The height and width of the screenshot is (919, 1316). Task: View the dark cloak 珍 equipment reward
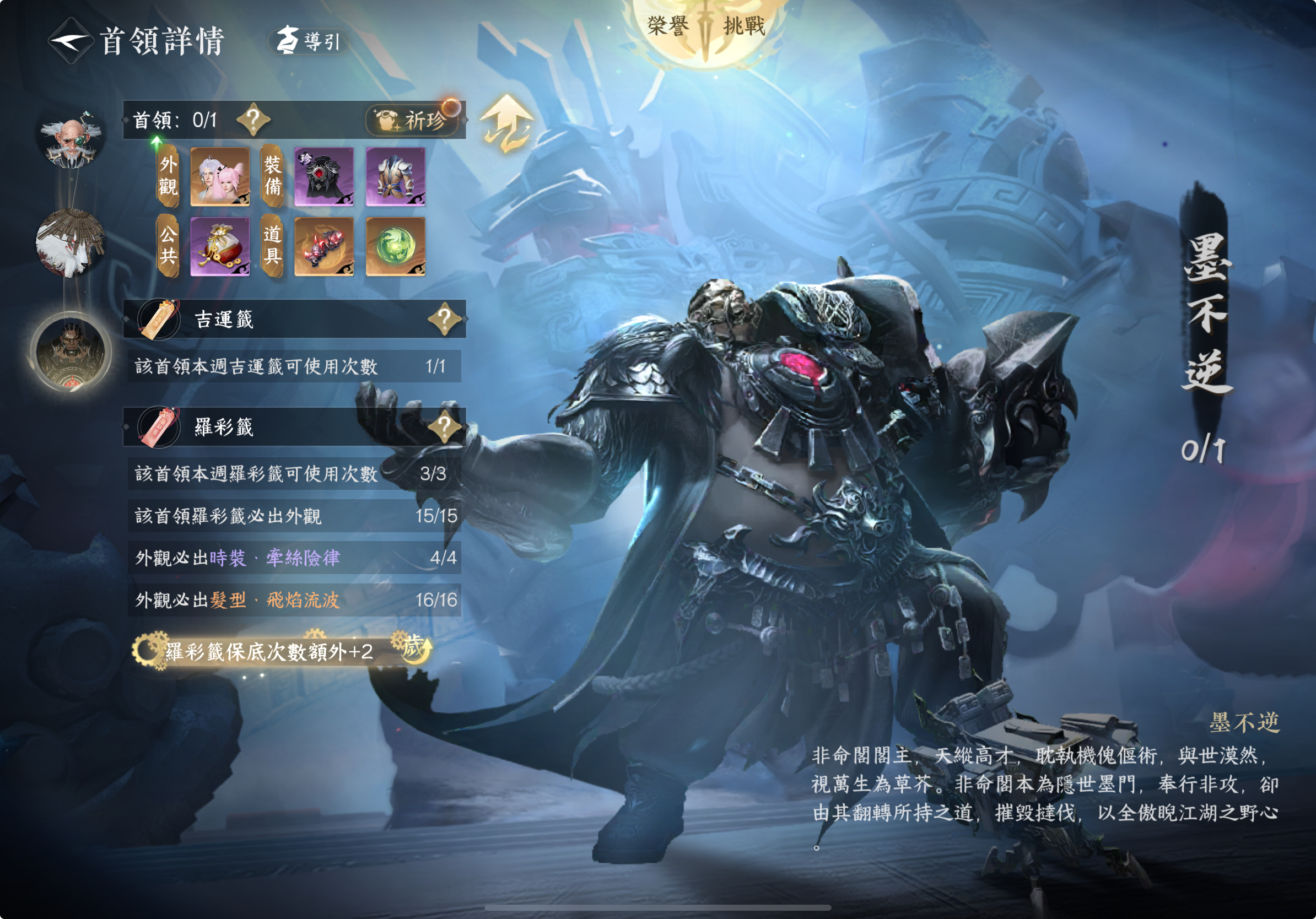pos(324,176)
